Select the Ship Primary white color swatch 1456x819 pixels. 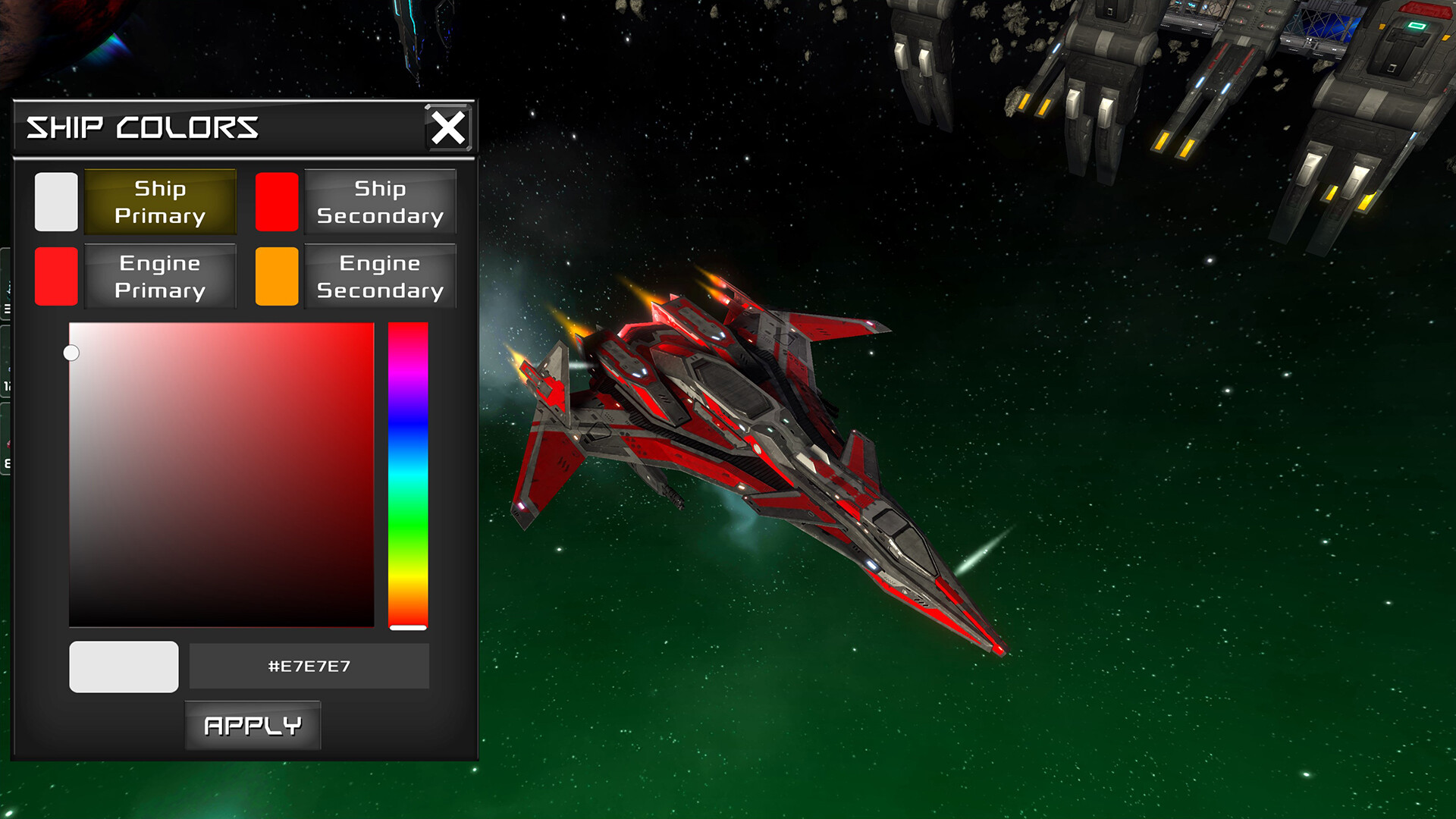[56, 202]
